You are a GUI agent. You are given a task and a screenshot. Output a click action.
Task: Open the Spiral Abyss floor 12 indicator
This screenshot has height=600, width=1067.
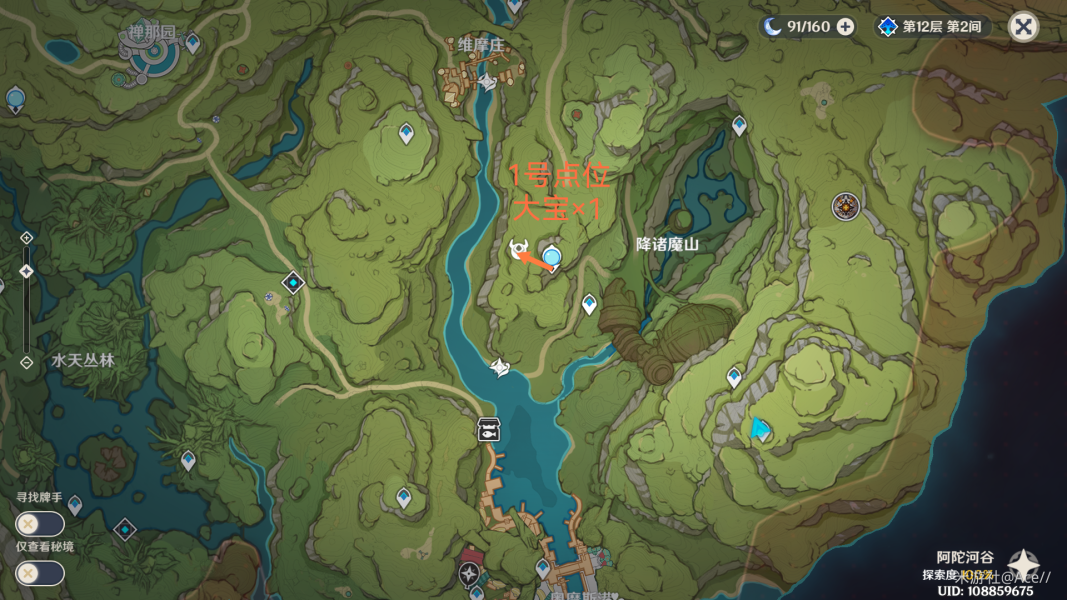pyautogui.click(x=932, y=27)
